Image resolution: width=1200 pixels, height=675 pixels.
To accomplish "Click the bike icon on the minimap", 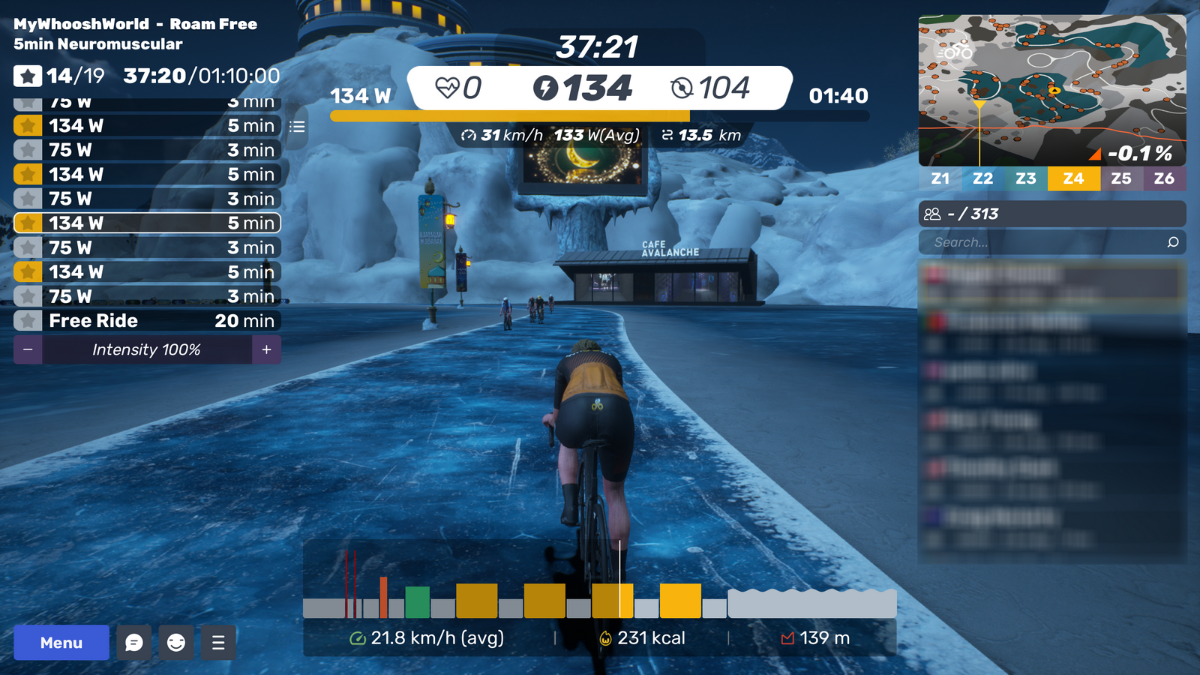I will click(x=957, y=48).
